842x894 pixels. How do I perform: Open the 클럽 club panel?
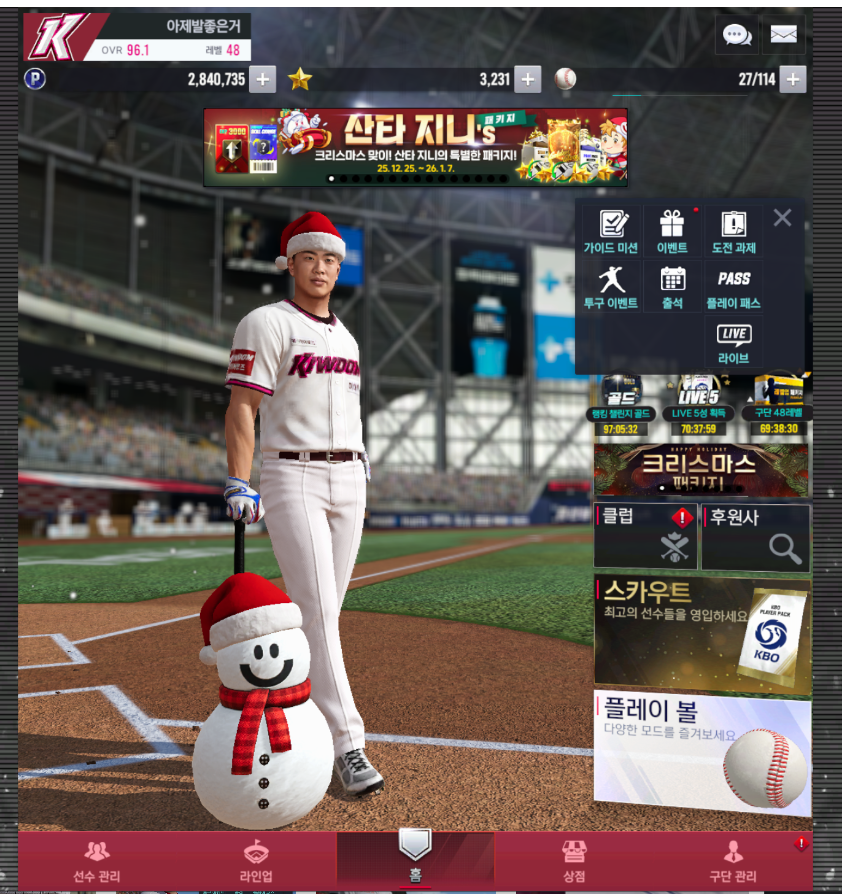tap(646, 536)
